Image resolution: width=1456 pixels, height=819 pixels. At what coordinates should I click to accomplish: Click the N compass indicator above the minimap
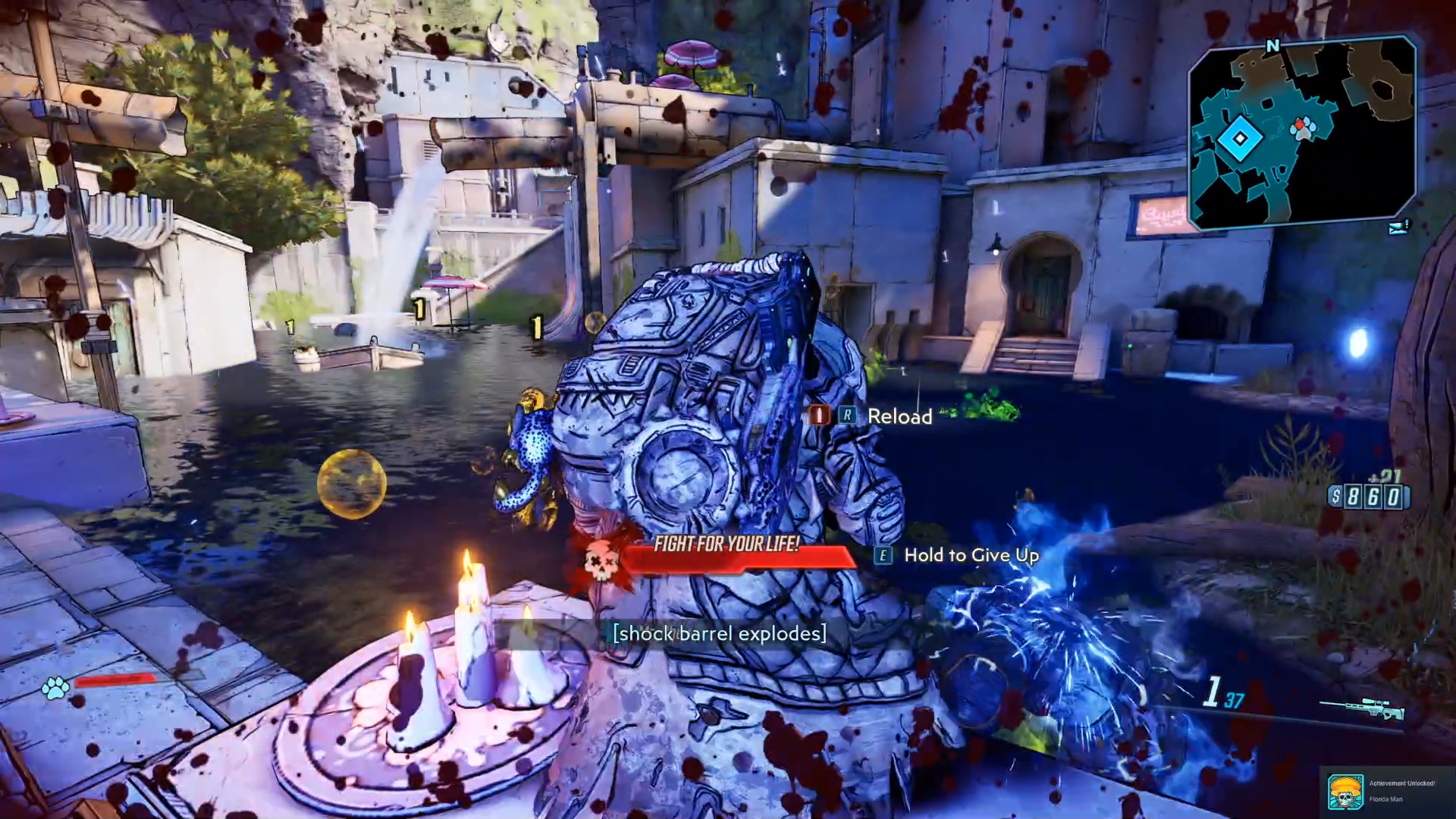[x=1273, y=45]
